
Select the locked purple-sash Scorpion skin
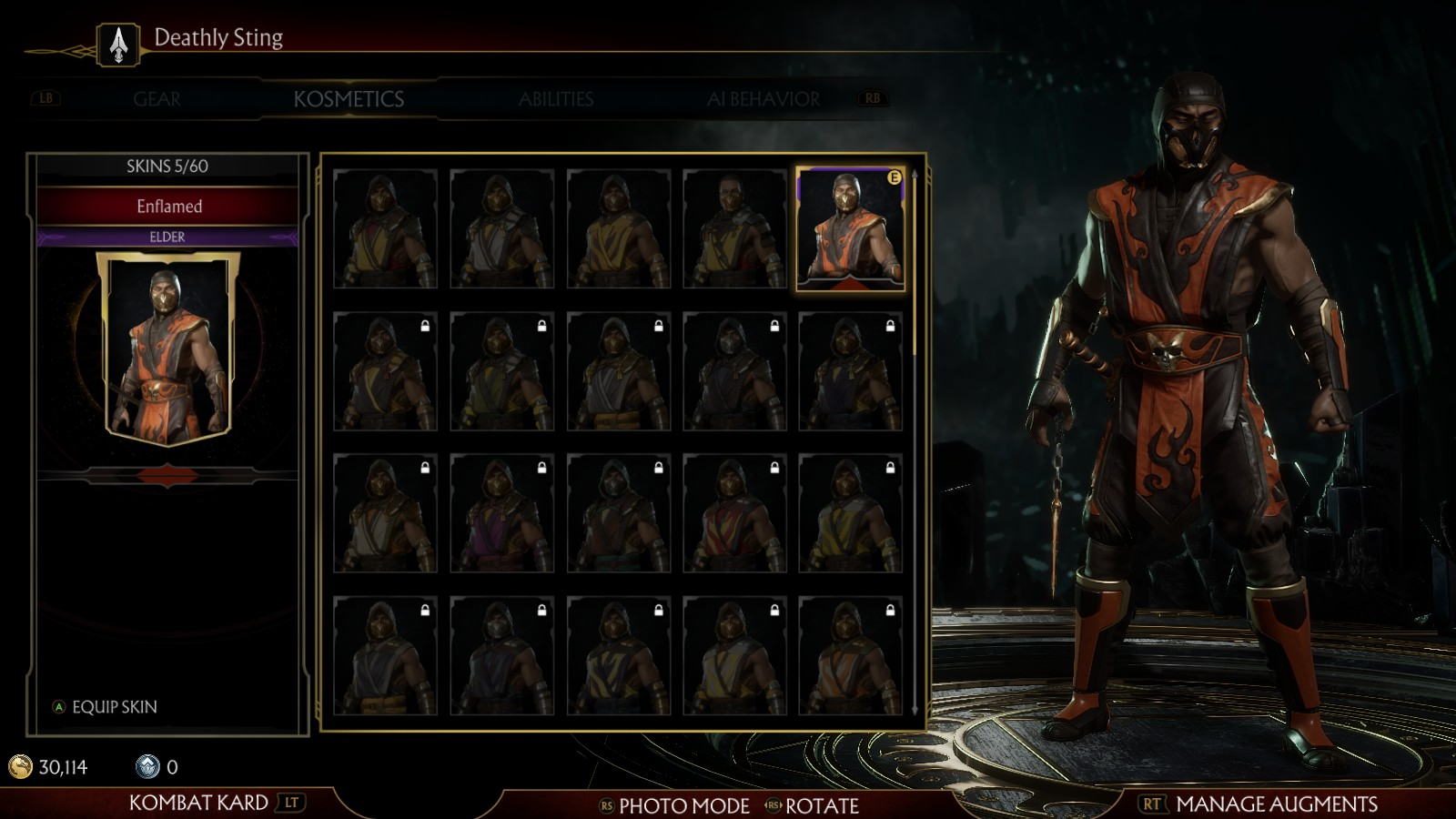pyautogui.click(x=501, y=515)
